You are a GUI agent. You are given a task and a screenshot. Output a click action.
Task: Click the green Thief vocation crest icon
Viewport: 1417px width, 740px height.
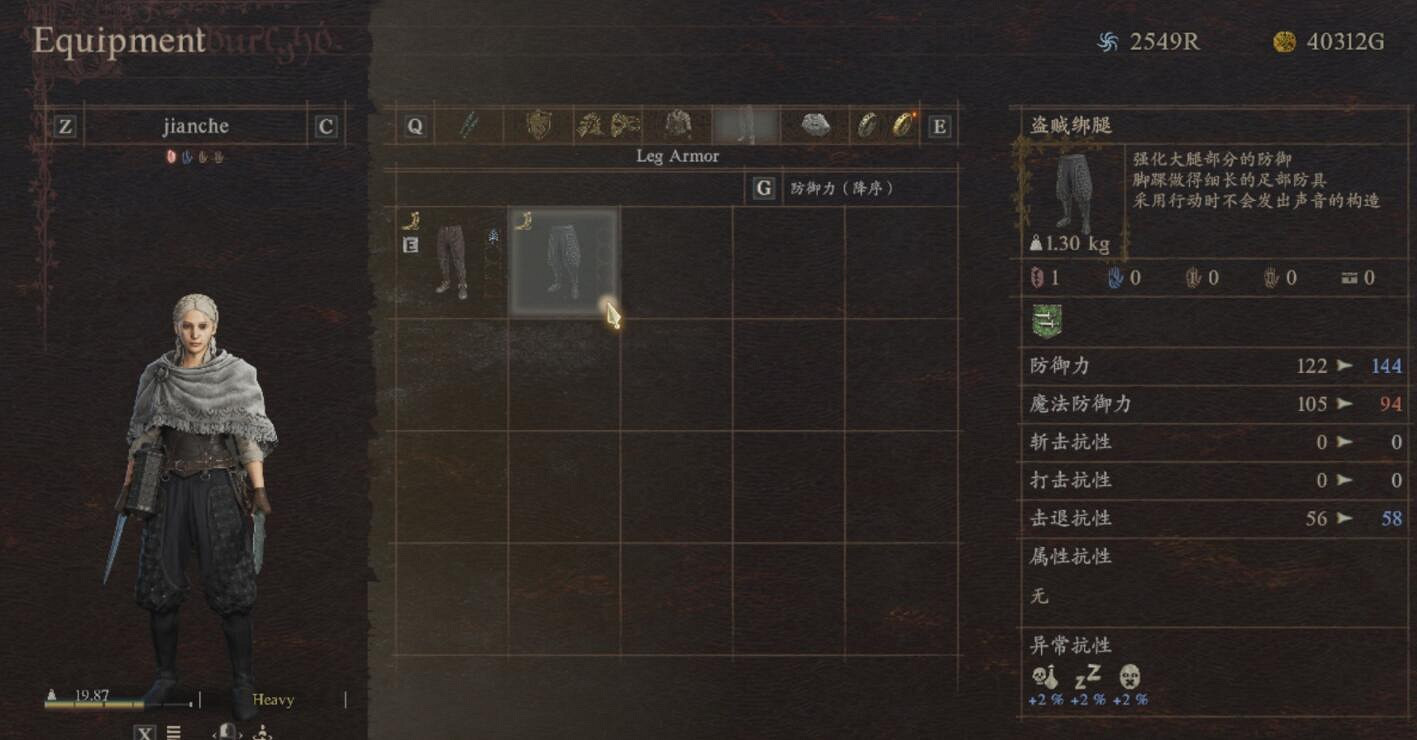click(1047, 320)
